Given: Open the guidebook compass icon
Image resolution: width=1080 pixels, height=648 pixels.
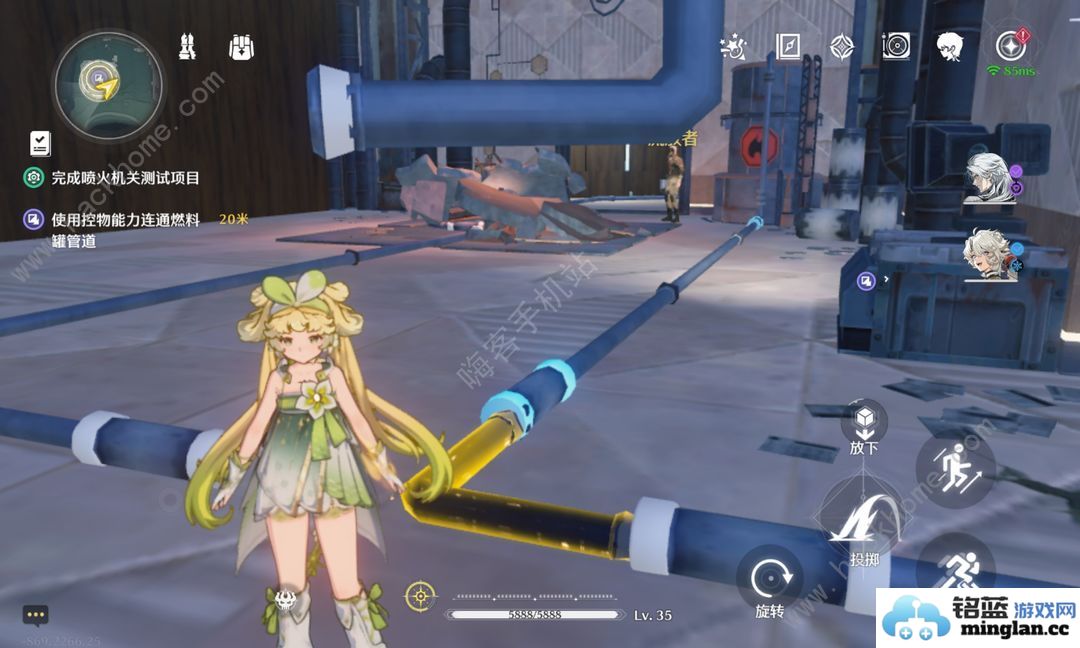Looking at the screenshot, I should (x=788, y=46).
